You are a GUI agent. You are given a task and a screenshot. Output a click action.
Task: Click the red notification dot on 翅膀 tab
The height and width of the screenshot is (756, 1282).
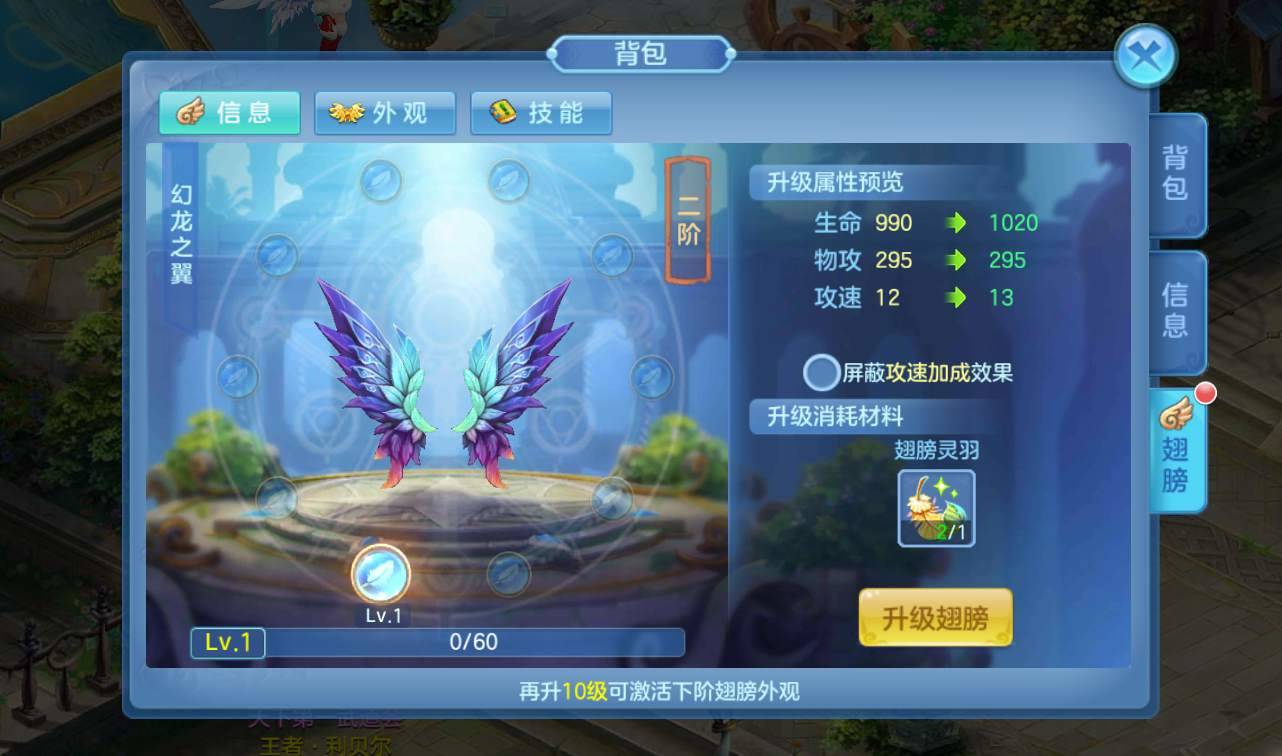click(1204, 395)
